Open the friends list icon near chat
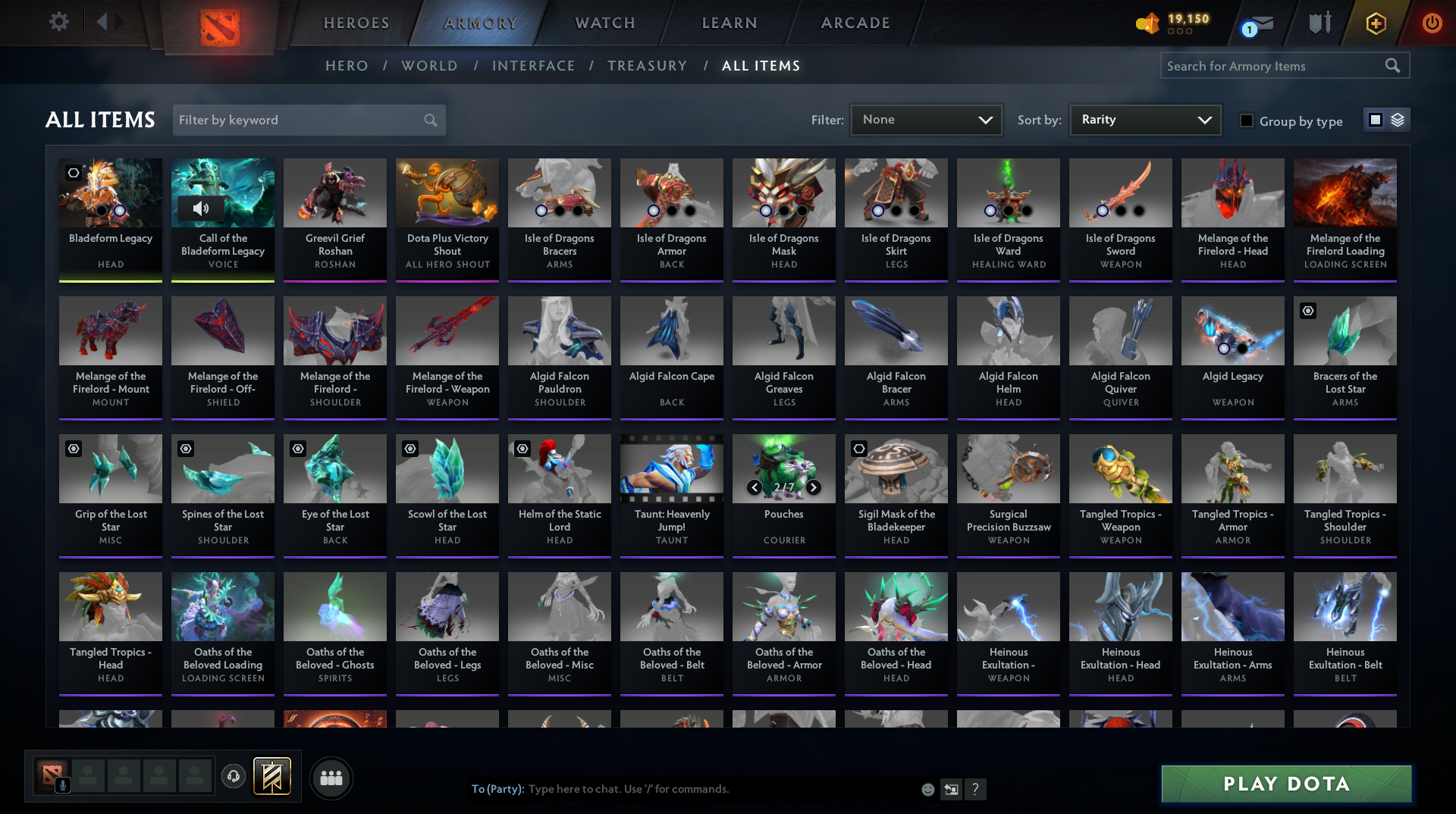1456x814 pixels. tap(330, 777)
